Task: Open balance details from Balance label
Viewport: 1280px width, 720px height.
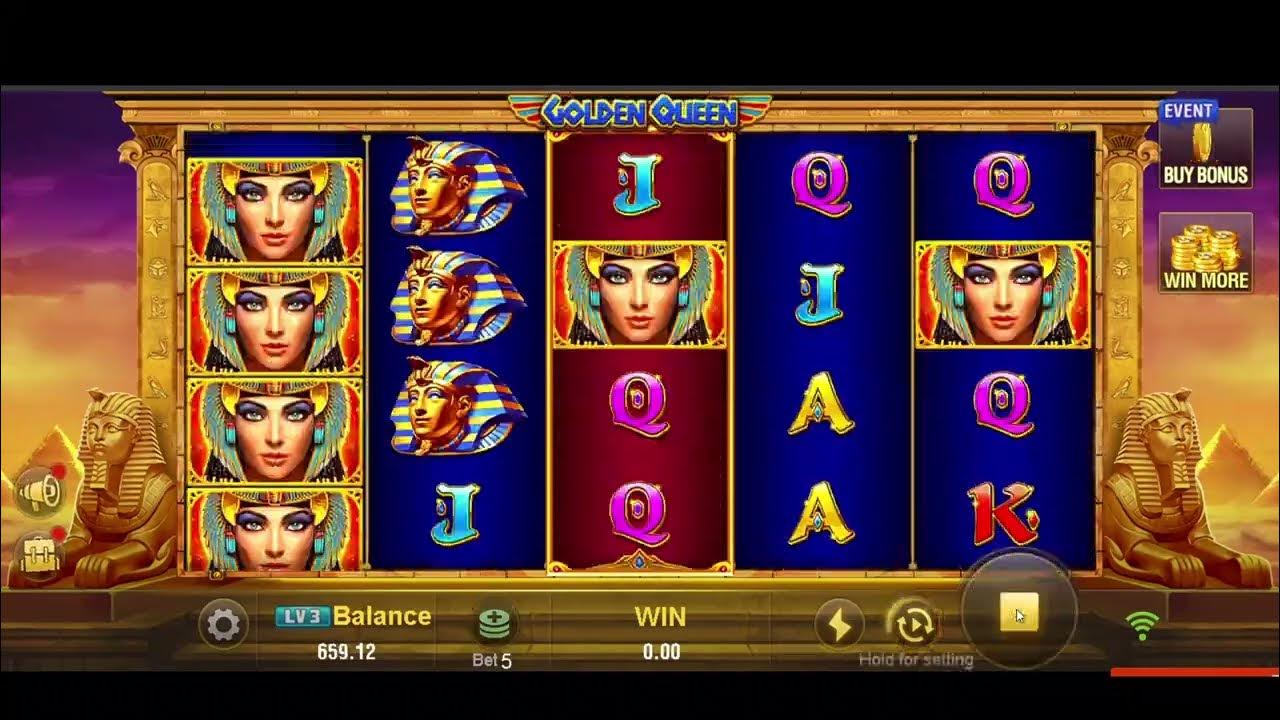Action: [384, 615]
